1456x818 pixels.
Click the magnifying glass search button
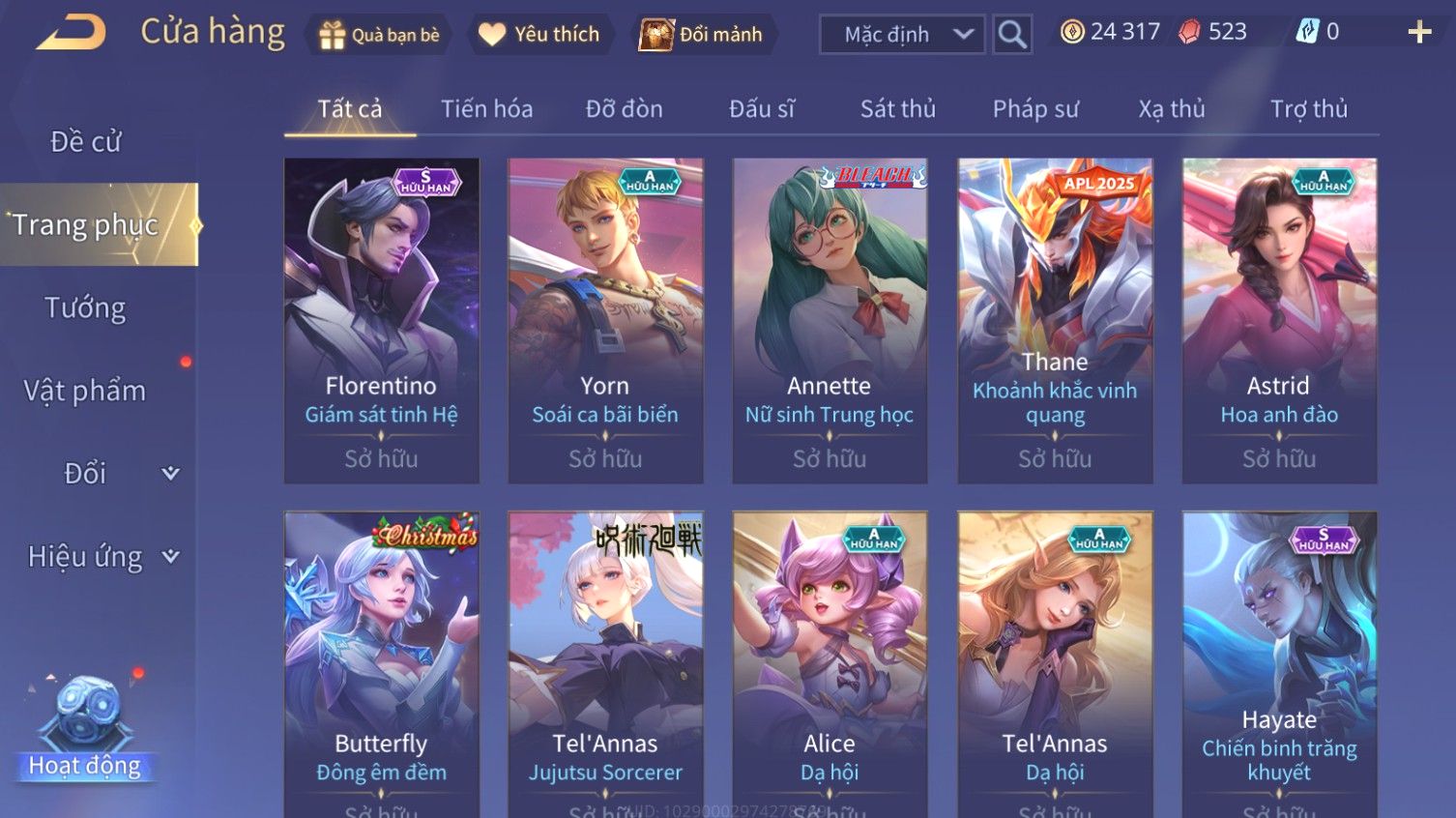point(1012,35)
